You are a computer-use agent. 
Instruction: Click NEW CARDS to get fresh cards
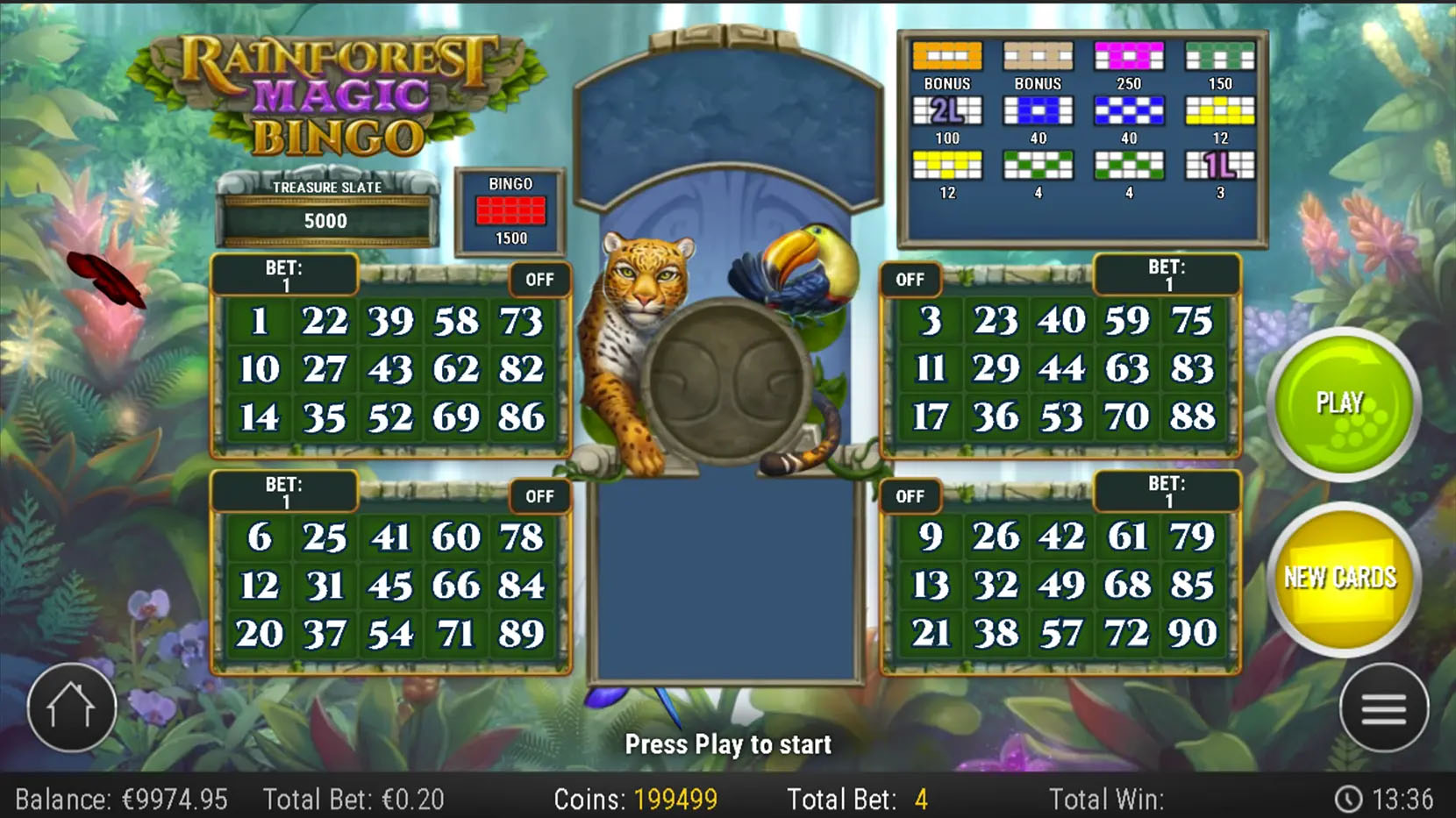[x=1344, y=577]
